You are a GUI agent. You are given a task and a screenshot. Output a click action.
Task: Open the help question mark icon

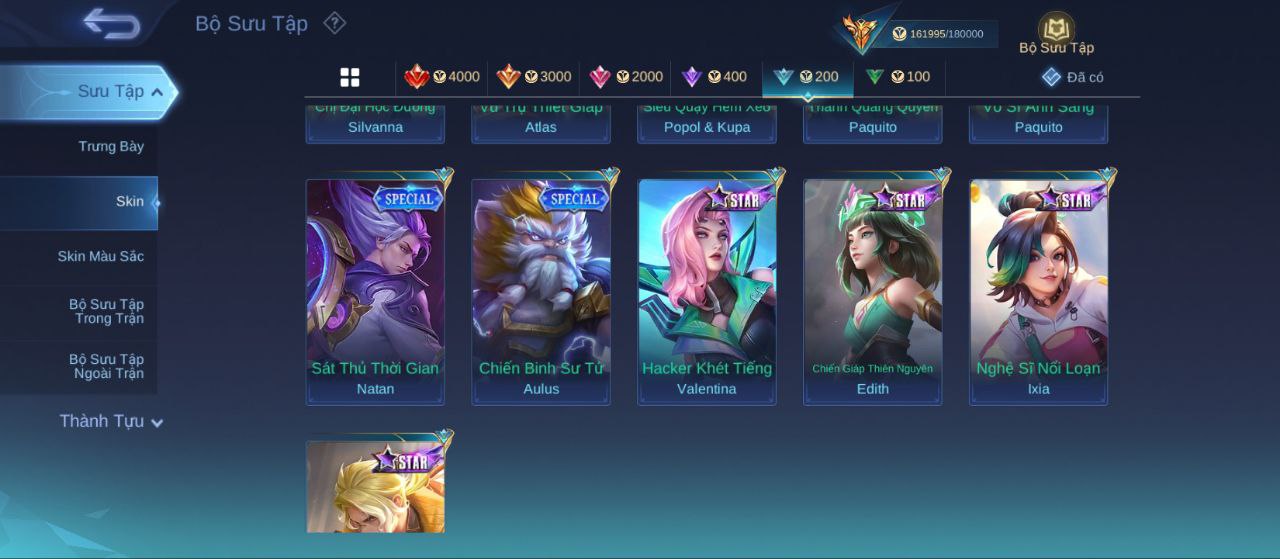[x=335, y=23]
